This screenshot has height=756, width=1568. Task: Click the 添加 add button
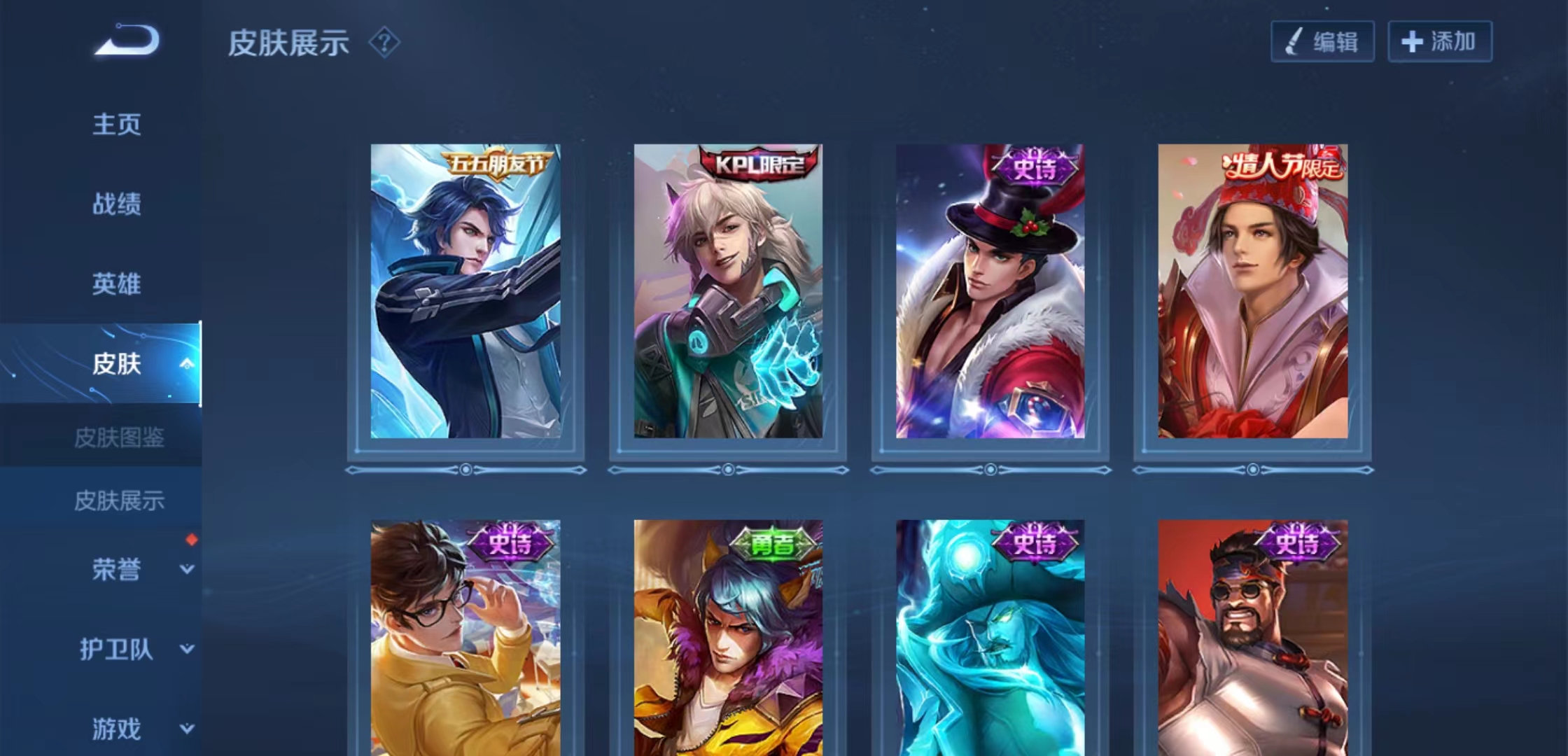(1440, 42)
